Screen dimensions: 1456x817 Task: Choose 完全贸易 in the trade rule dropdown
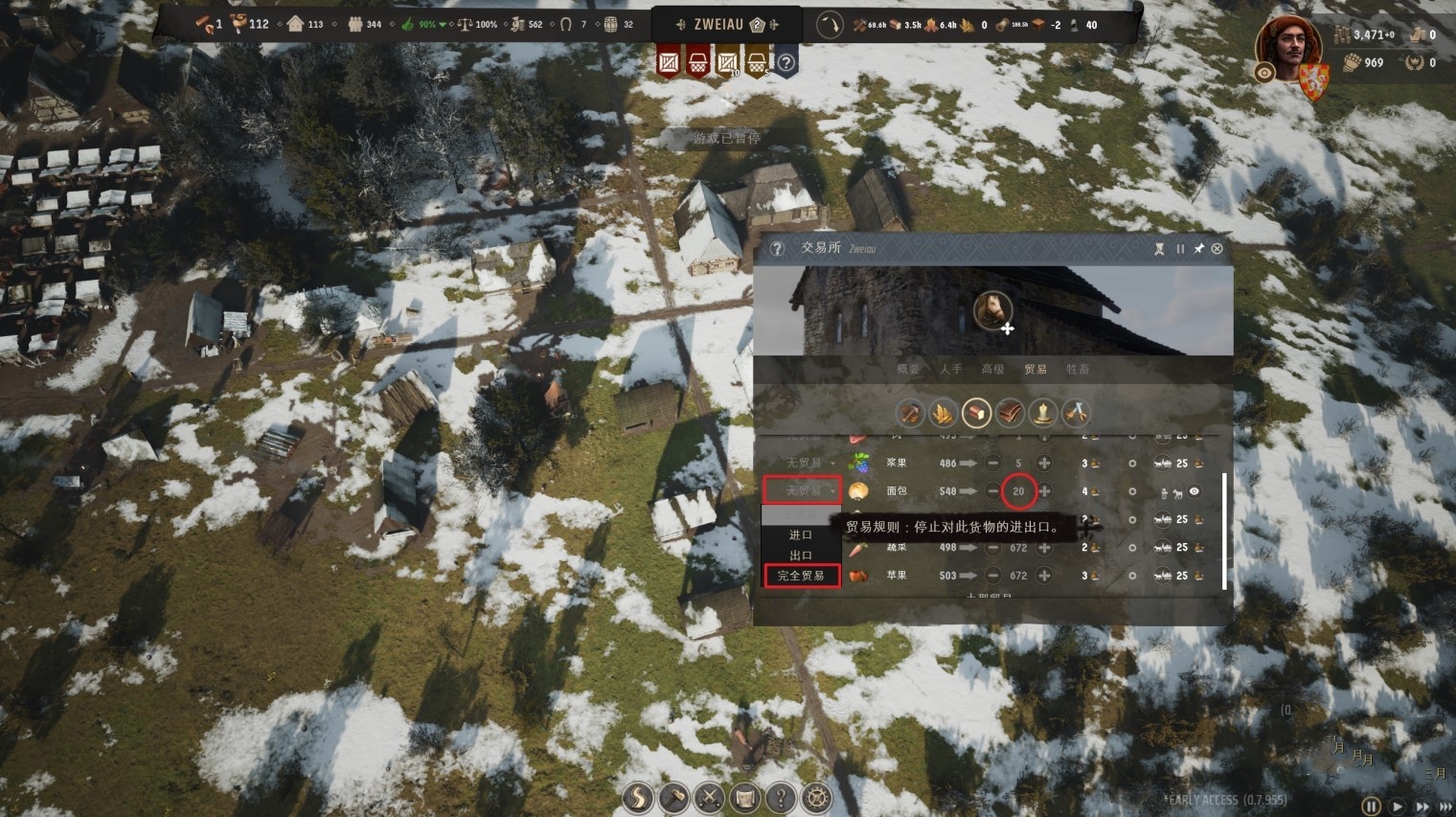(801, 576)
